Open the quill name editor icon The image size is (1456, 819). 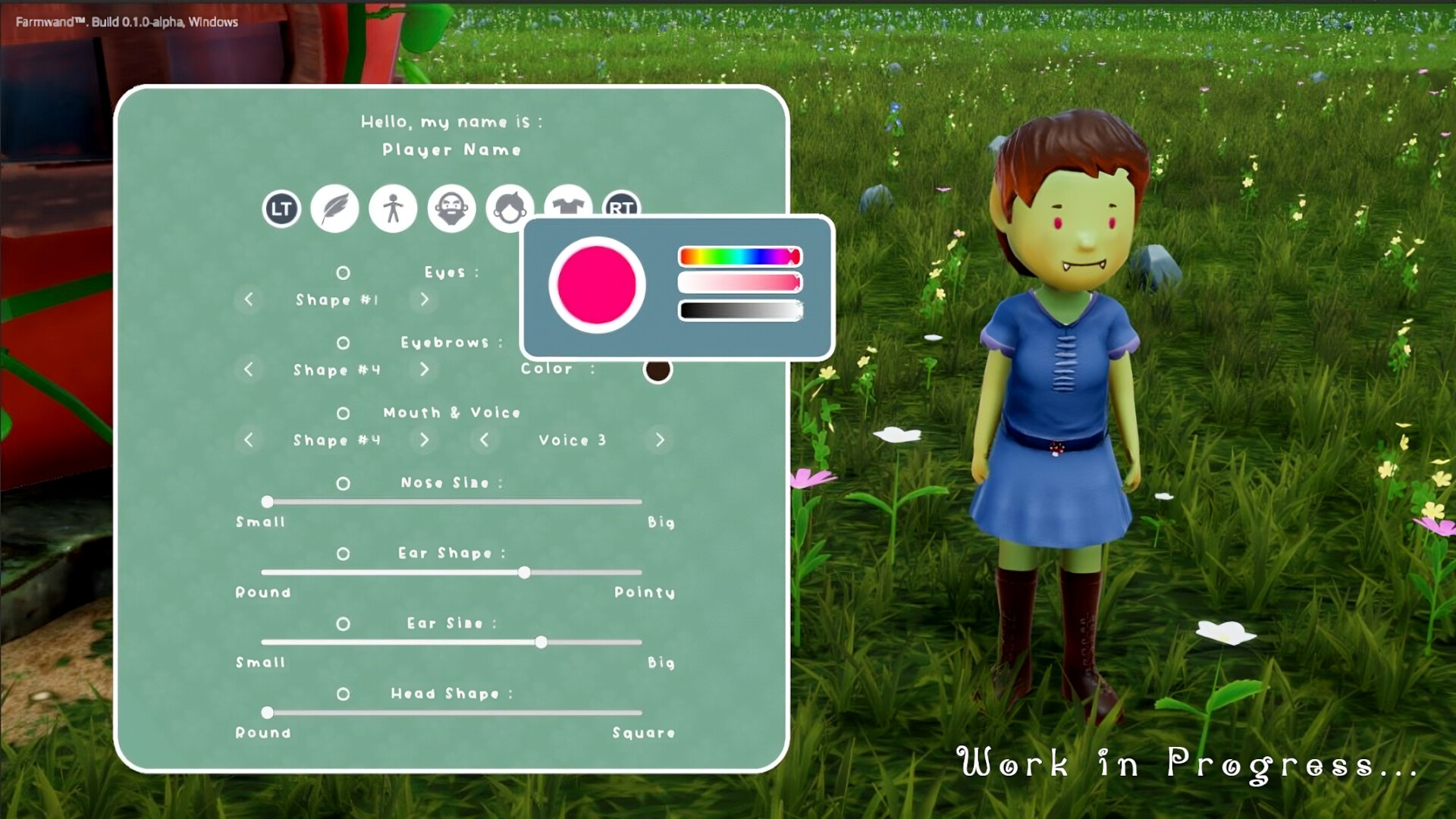[334, 209]
